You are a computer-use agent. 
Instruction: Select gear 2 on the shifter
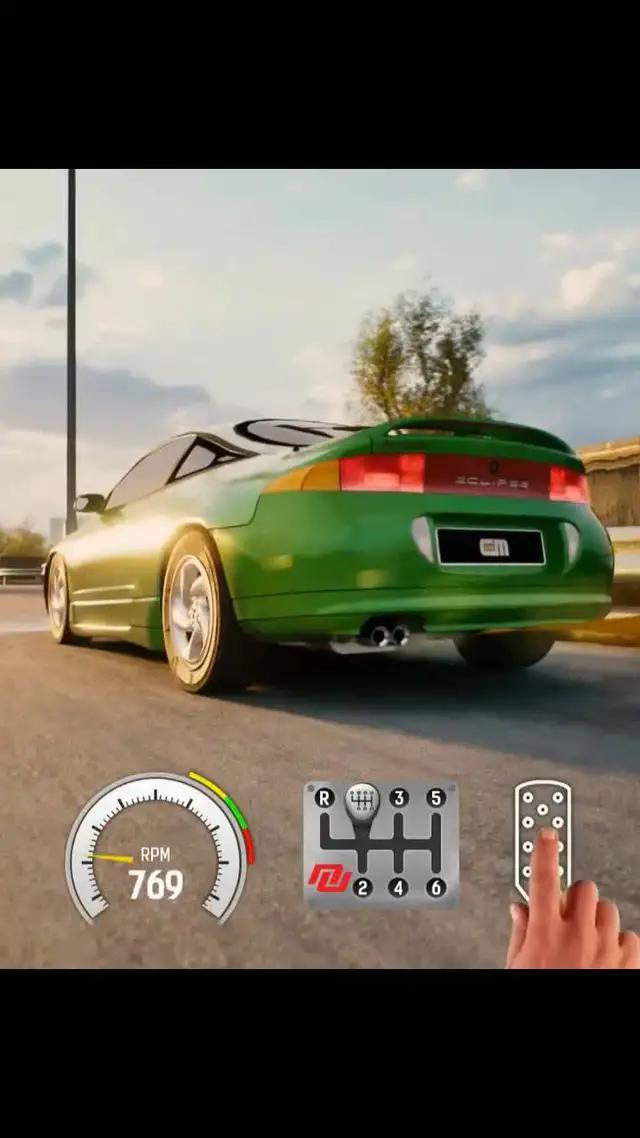362,887
